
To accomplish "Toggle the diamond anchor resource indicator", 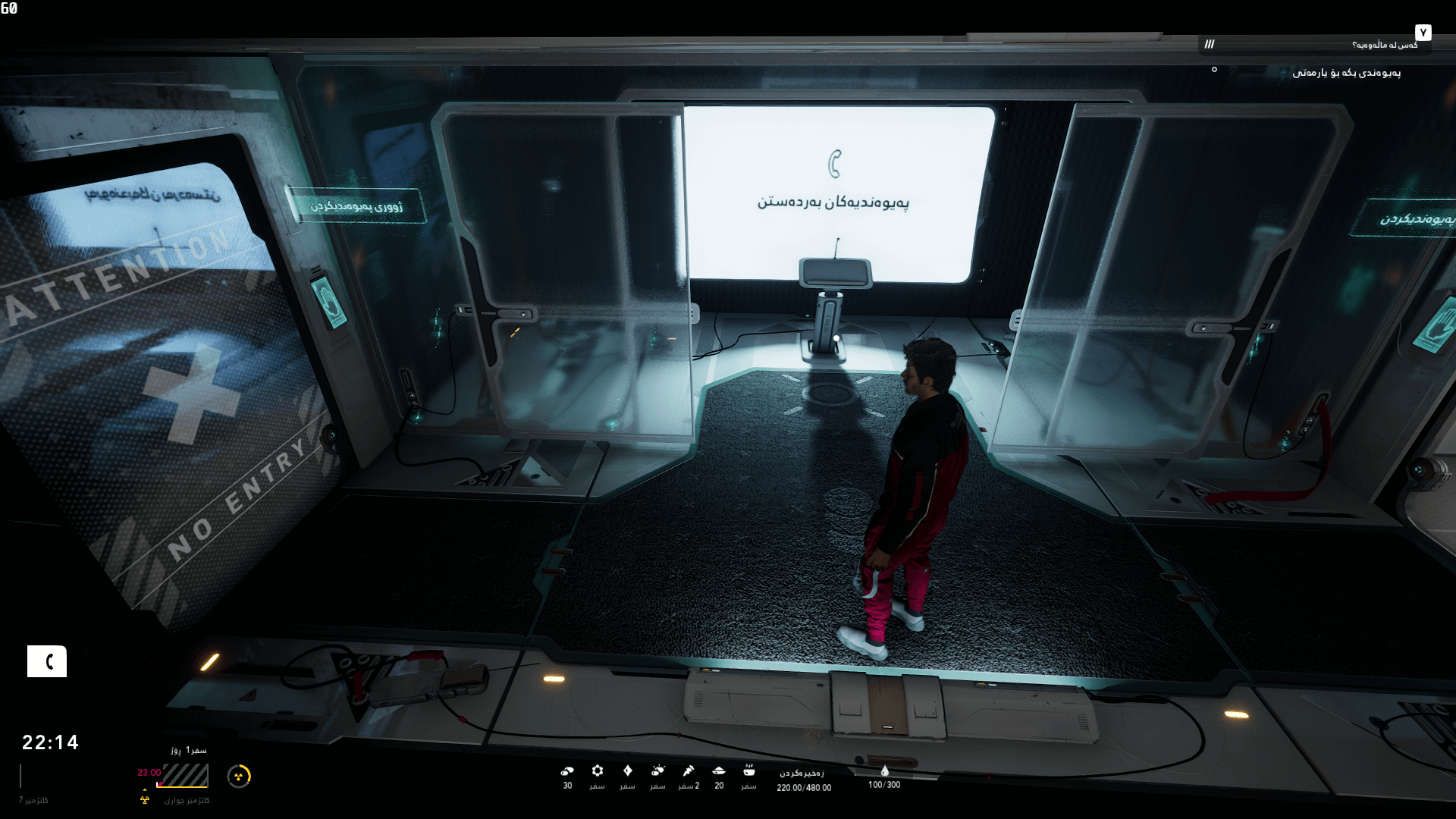I will (628, 770).
